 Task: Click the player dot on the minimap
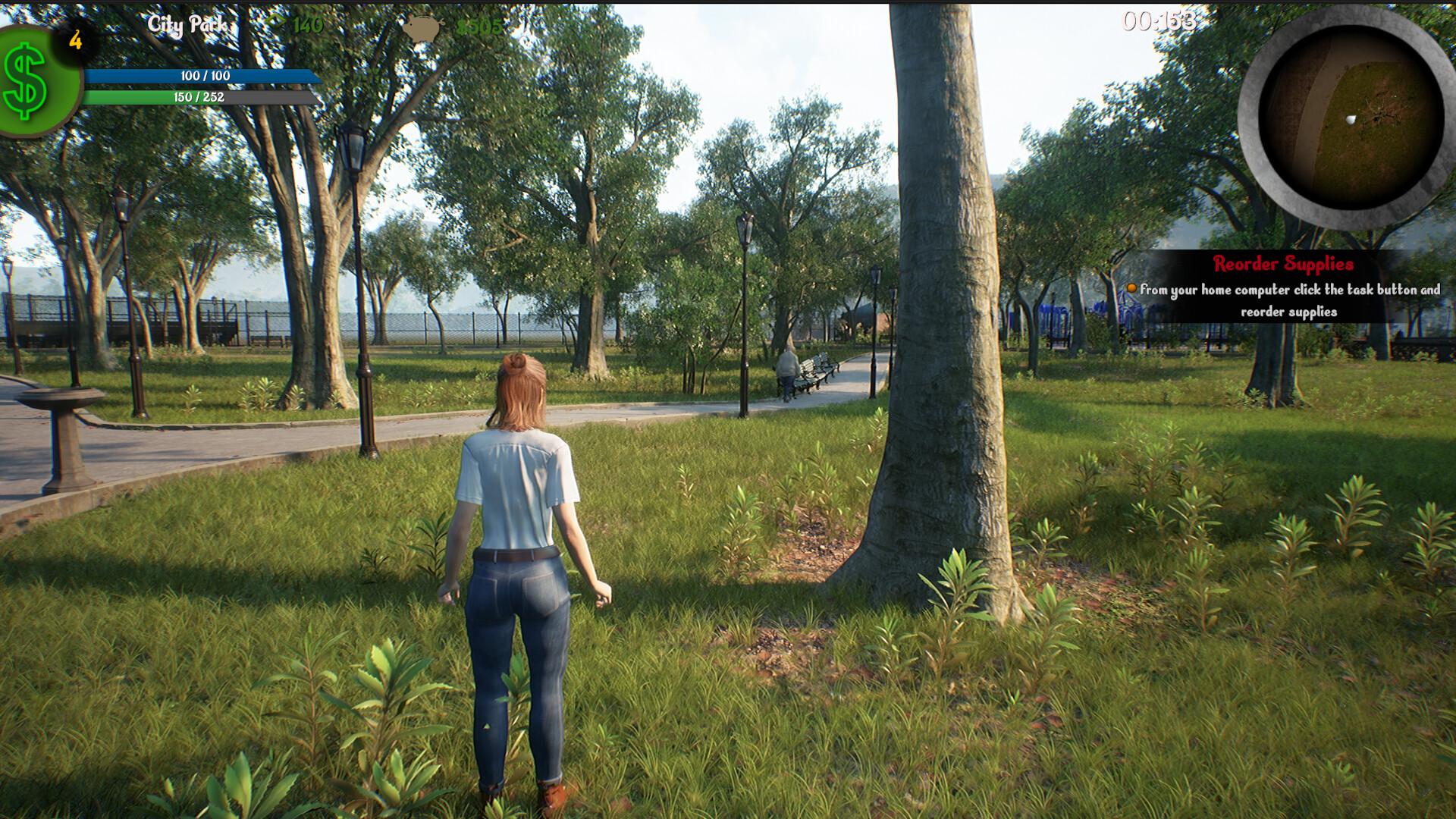1352,118
